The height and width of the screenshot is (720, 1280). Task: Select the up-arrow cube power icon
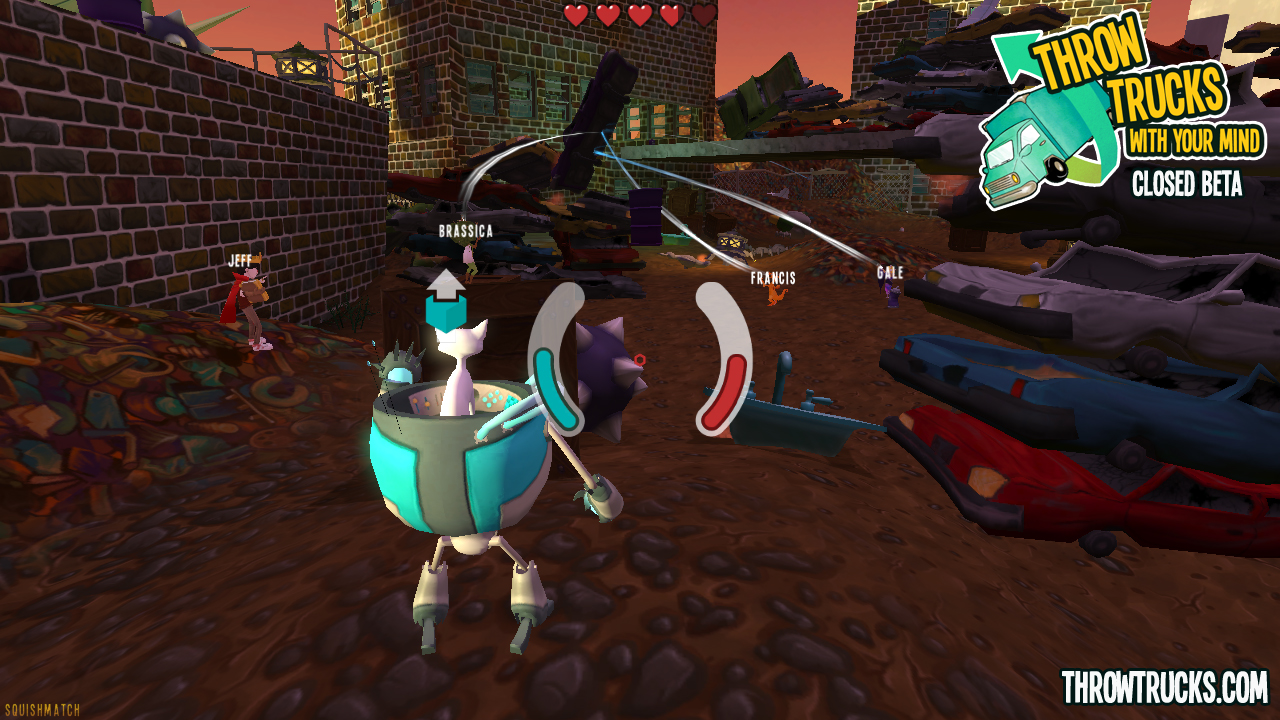tap(446, 300)
